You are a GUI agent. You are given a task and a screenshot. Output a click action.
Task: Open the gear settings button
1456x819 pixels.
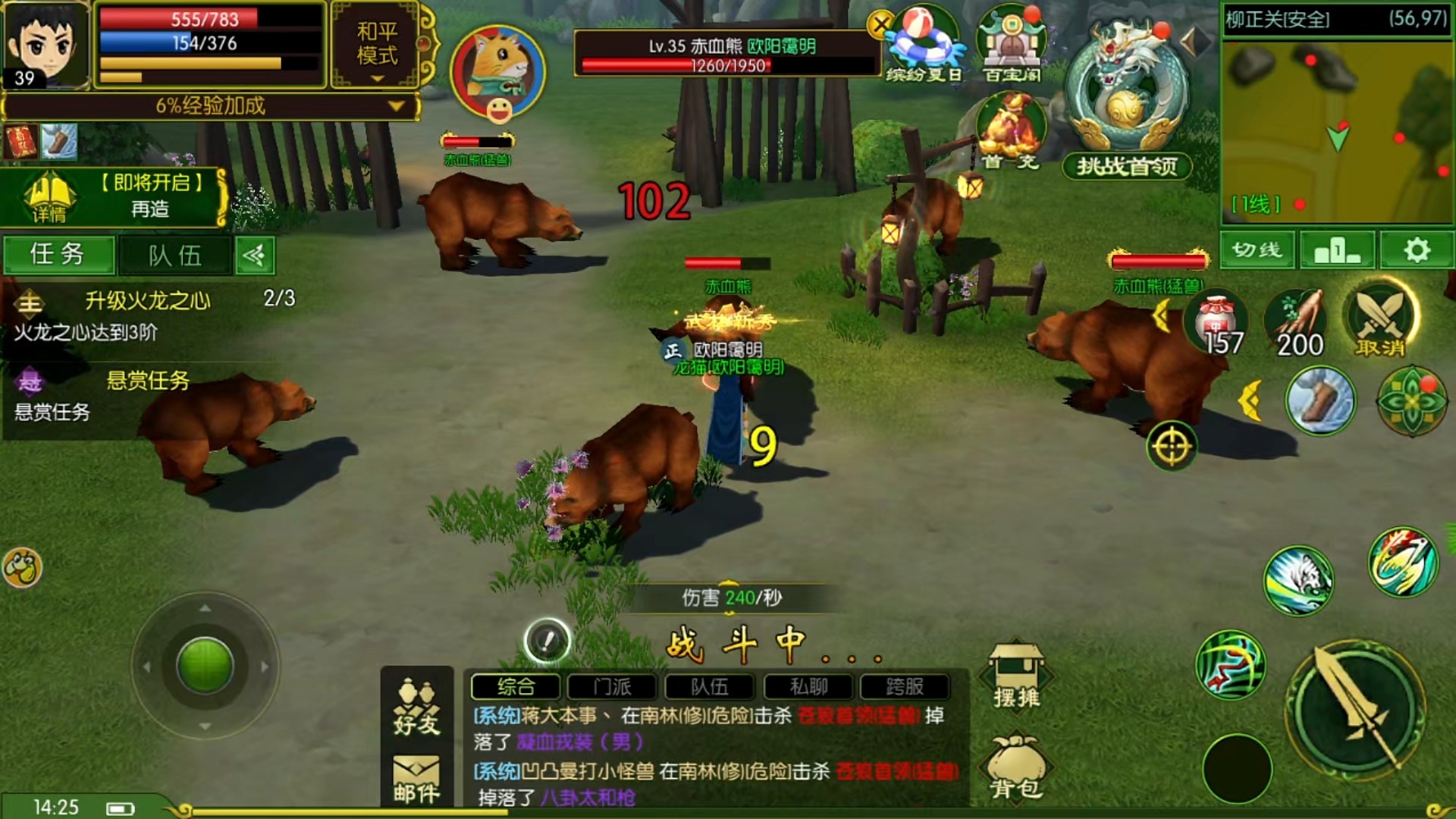coord(1416,250)
